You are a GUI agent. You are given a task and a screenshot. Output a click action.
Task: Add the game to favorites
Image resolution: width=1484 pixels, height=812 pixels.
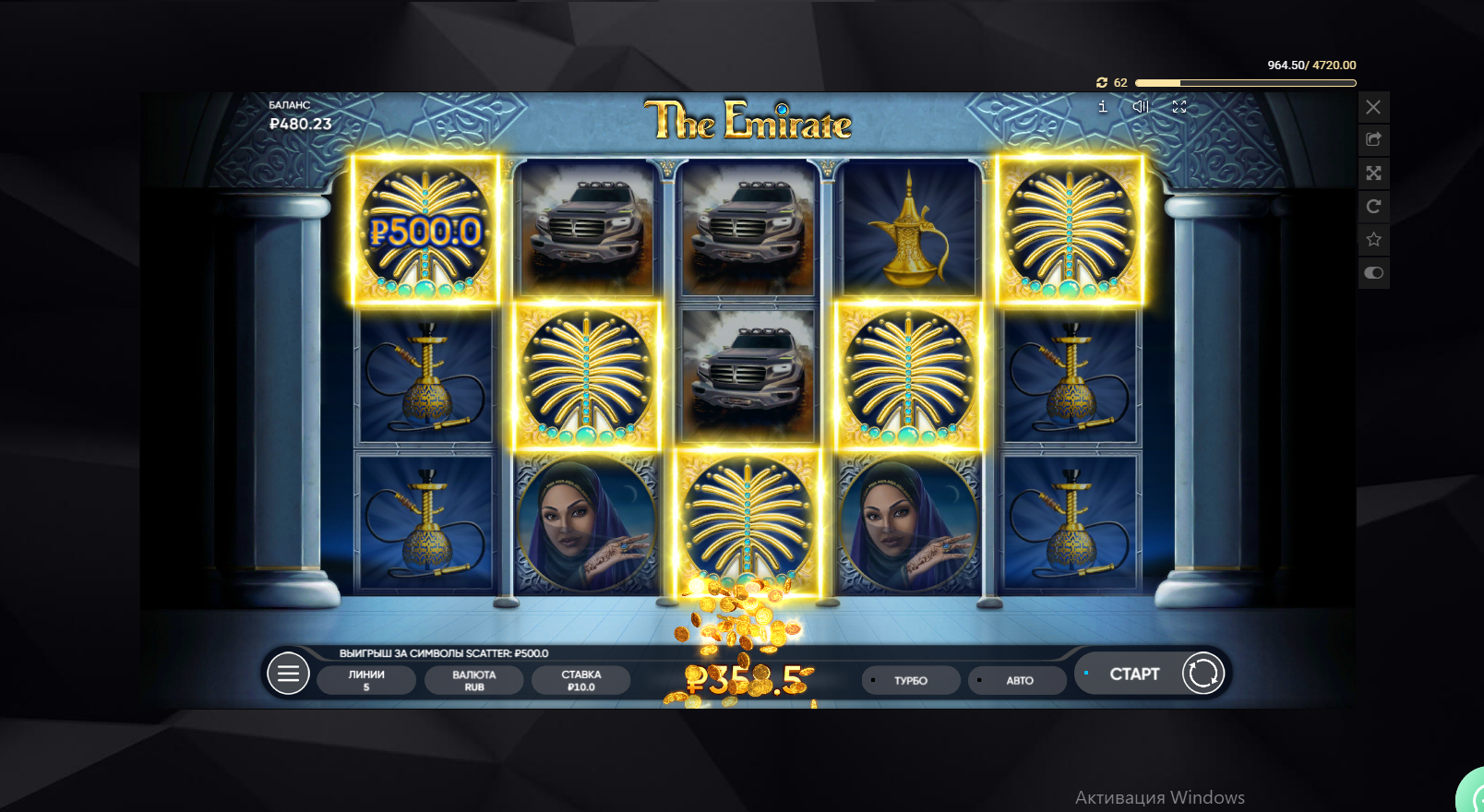point(1373,240)
